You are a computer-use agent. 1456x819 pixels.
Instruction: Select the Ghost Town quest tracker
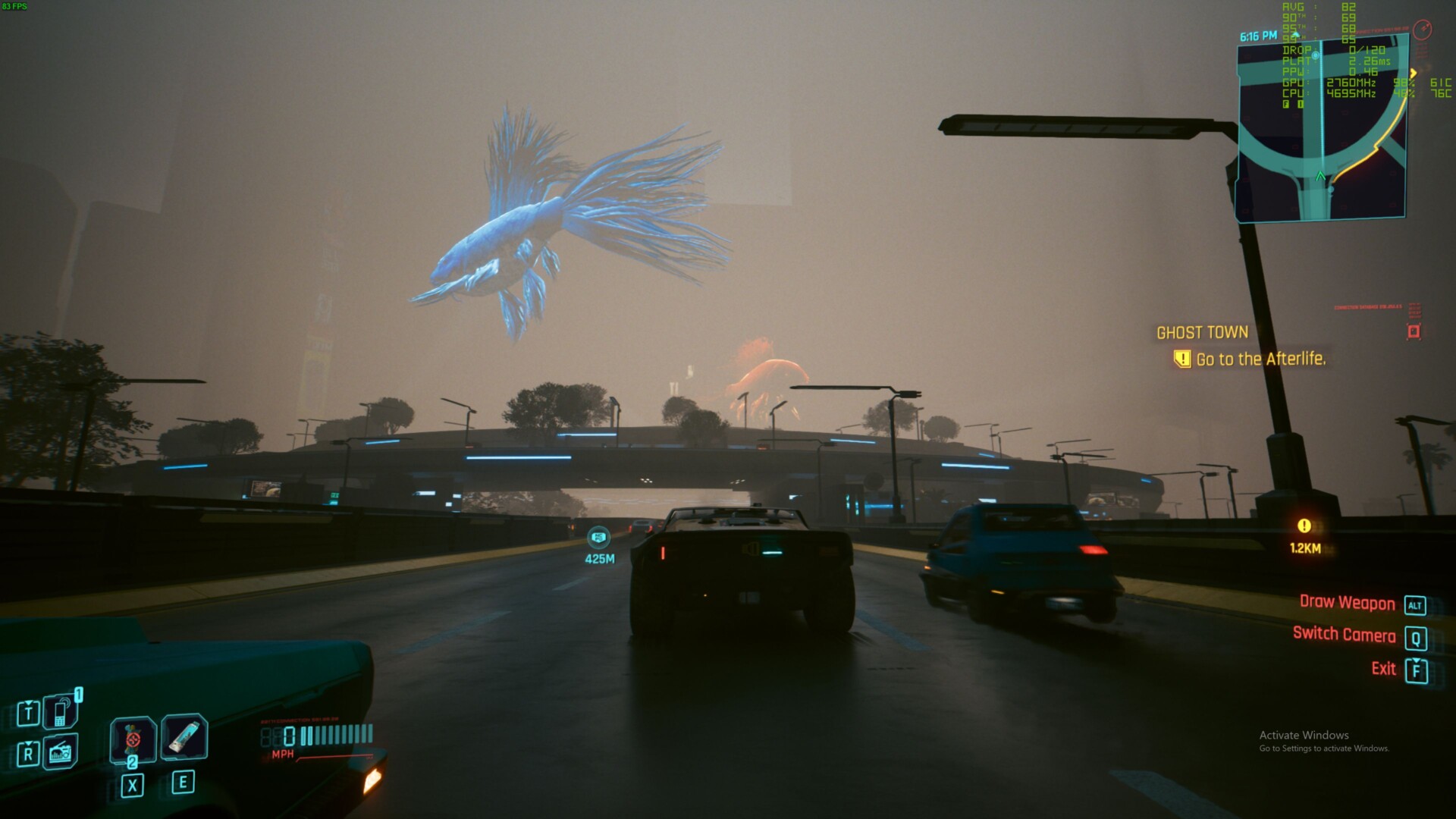1202,333
